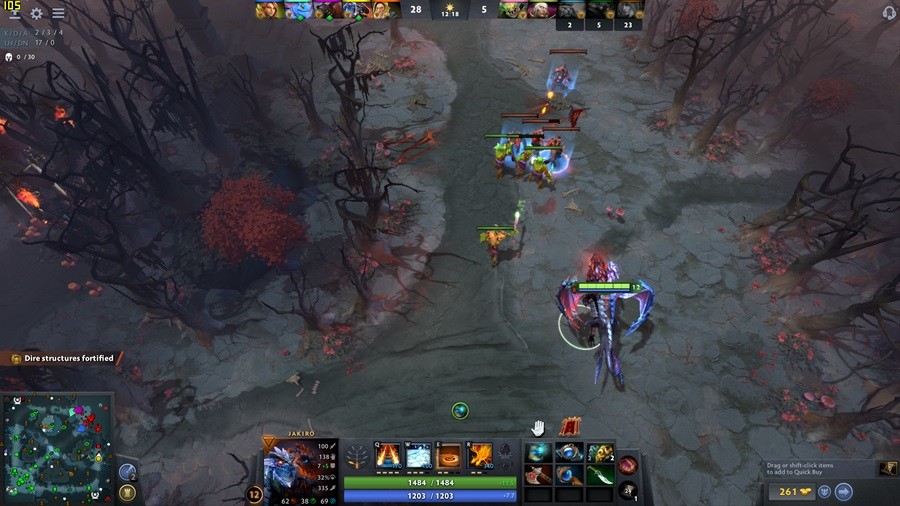This screenshot has height=506, width=900.
Task: Open the shop via gold counter
Action: coord(789,491)
